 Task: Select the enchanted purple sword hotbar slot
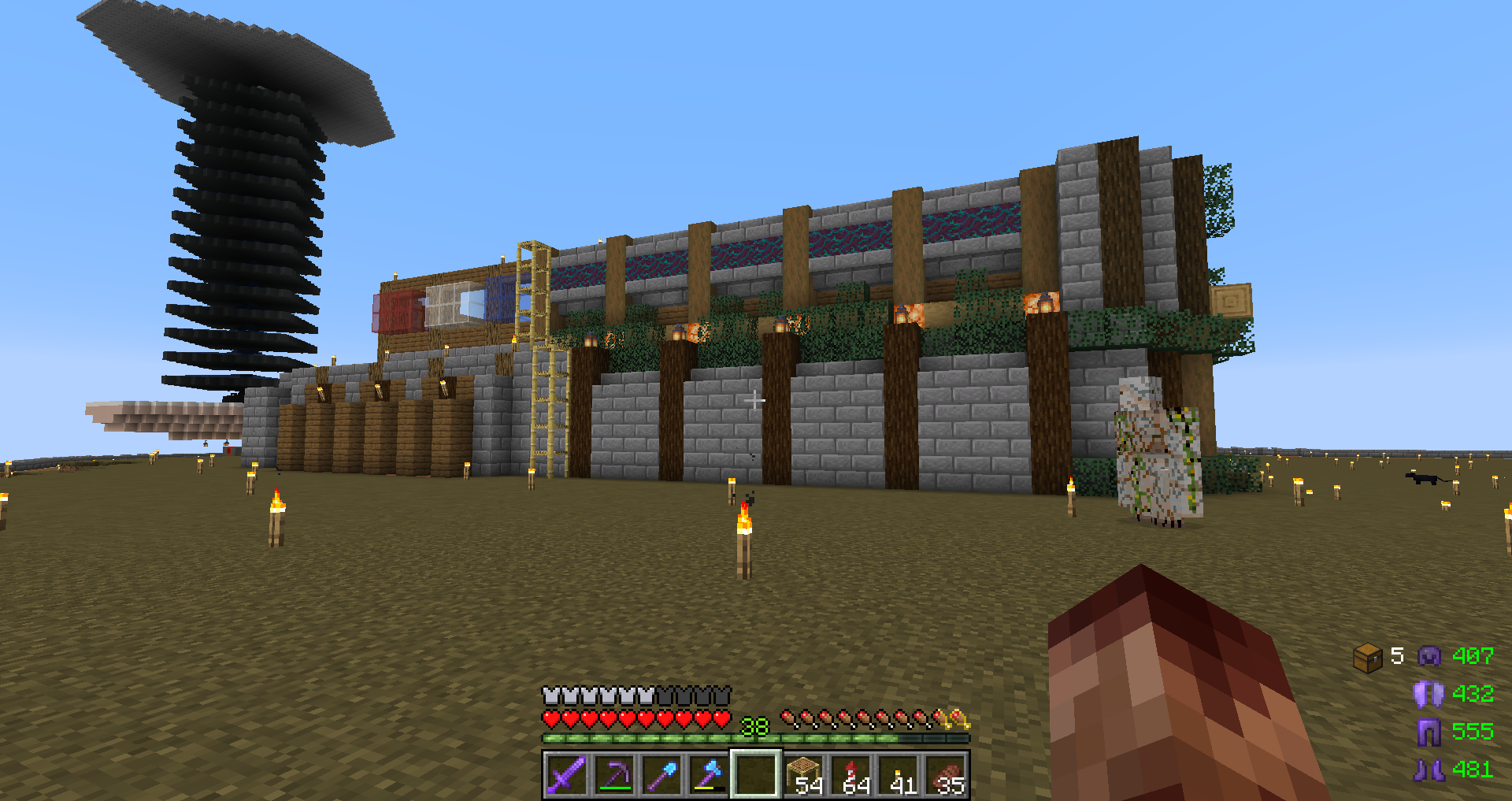[x=566, y=775]
